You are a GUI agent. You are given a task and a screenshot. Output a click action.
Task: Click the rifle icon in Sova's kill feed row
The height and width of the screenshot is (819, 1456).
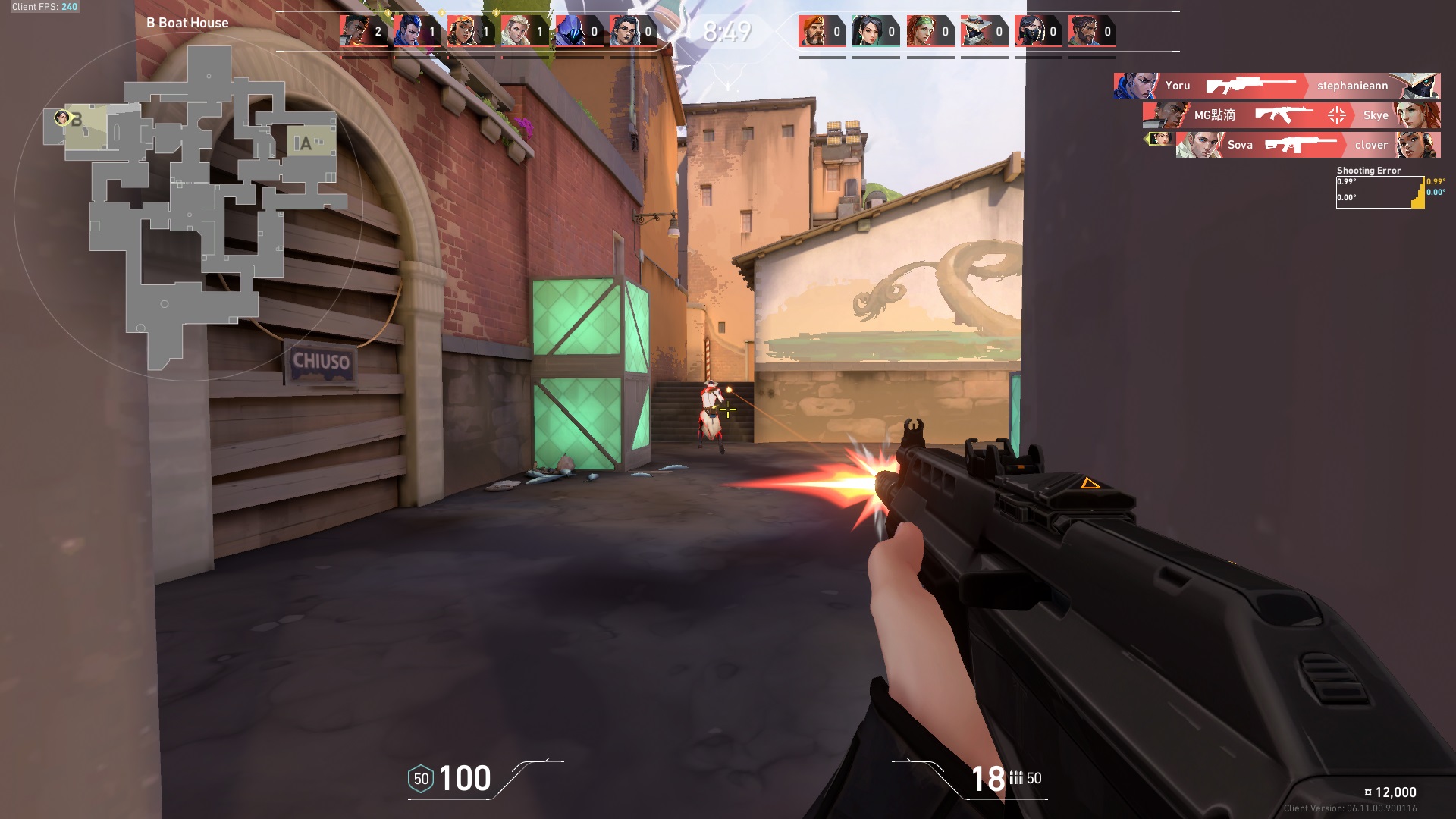1303,145
